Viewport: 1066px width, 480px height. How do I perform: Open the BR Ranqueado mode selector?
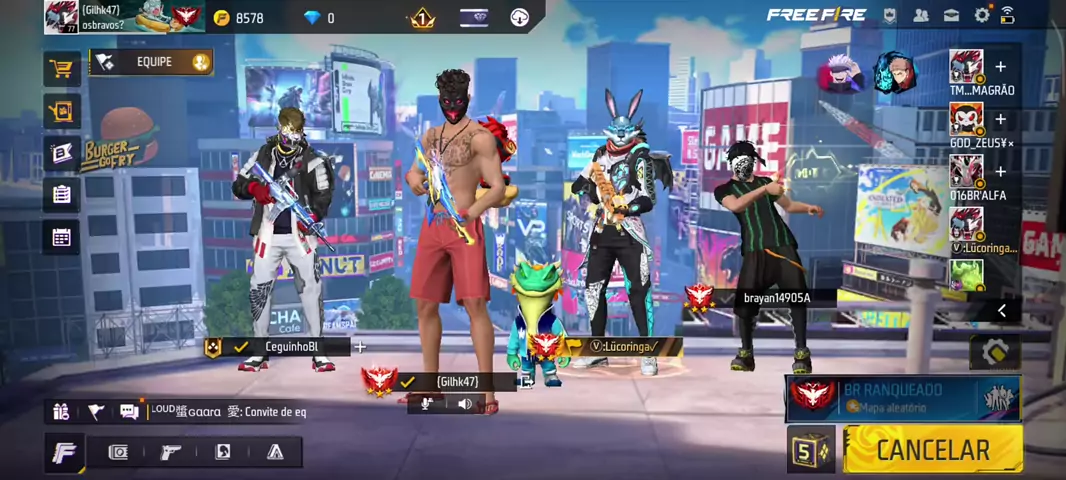902,397
